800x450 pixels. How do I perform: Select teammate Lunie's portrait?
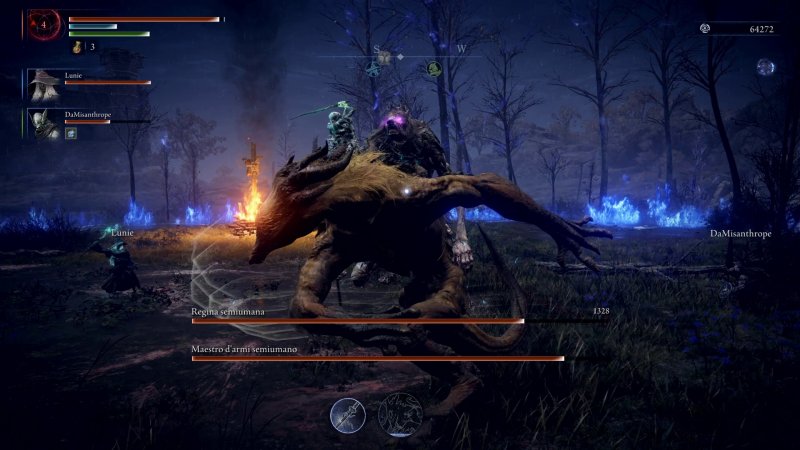(x=42, y=84)
